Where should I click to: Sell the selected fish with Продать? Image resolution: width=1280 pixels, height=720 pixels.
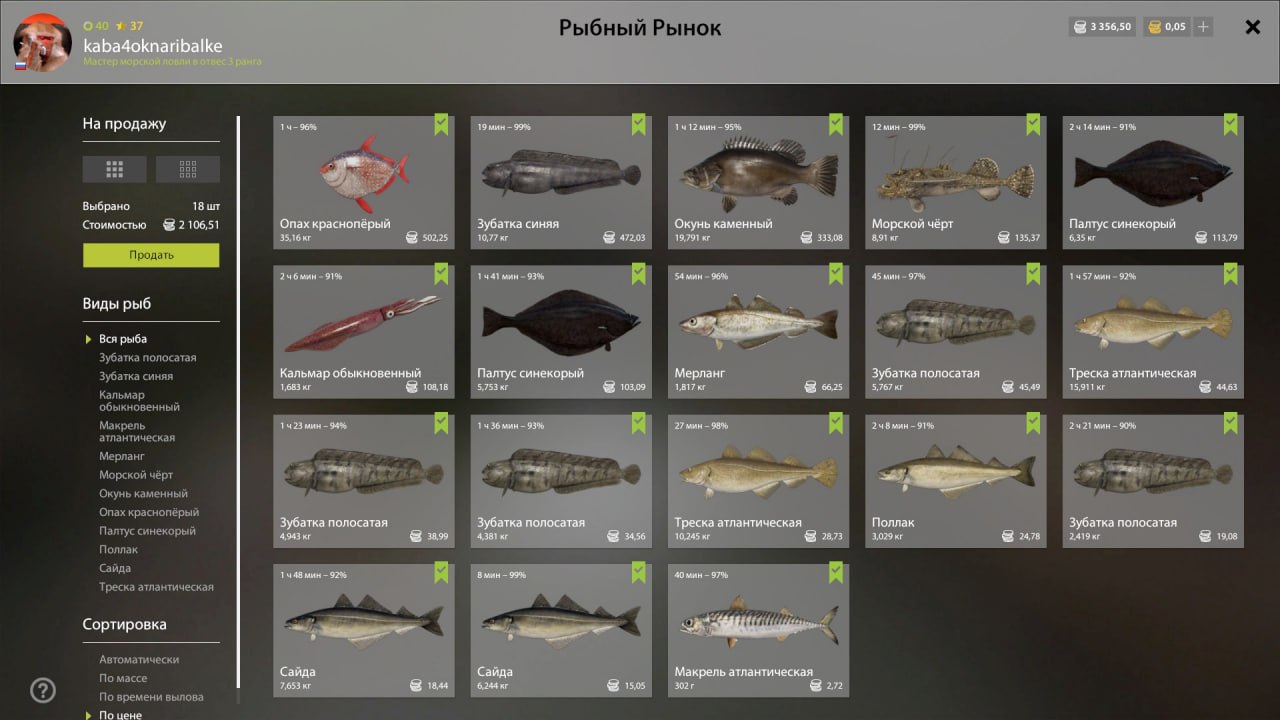pyautogui.click(x=151, y=255)
